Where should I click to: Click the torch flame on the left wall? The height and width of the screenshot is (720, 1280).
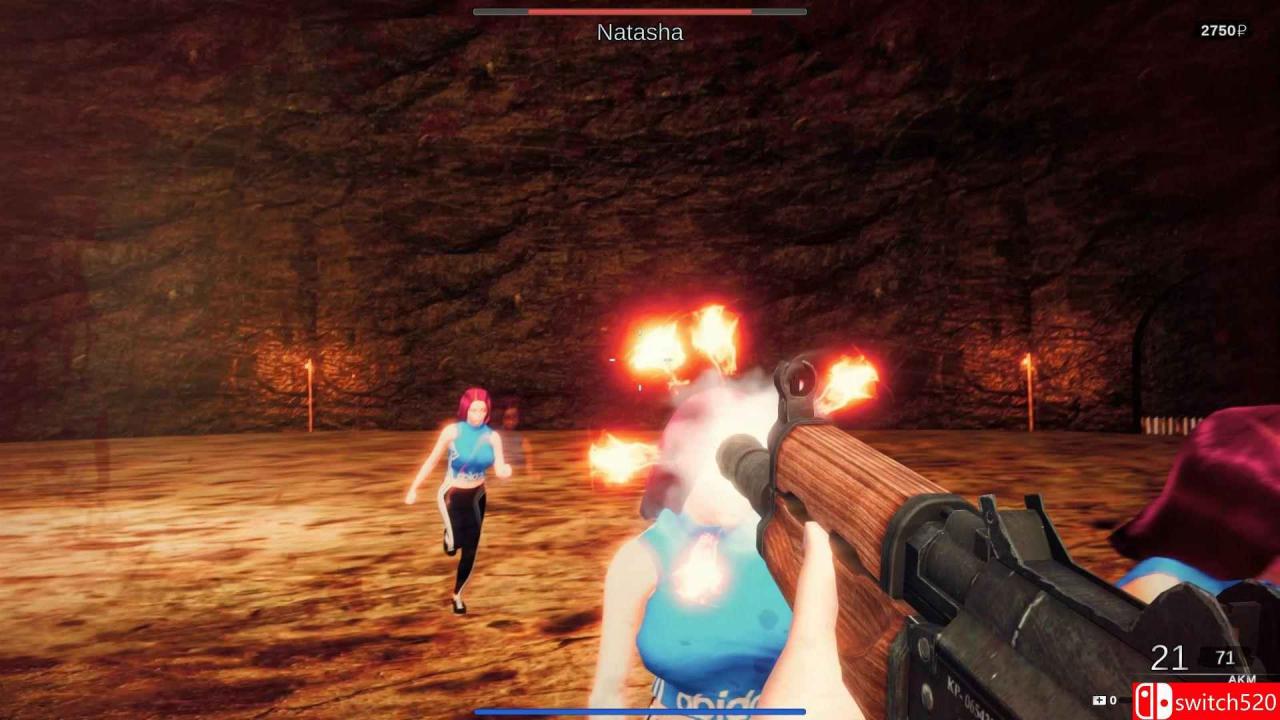310,367
